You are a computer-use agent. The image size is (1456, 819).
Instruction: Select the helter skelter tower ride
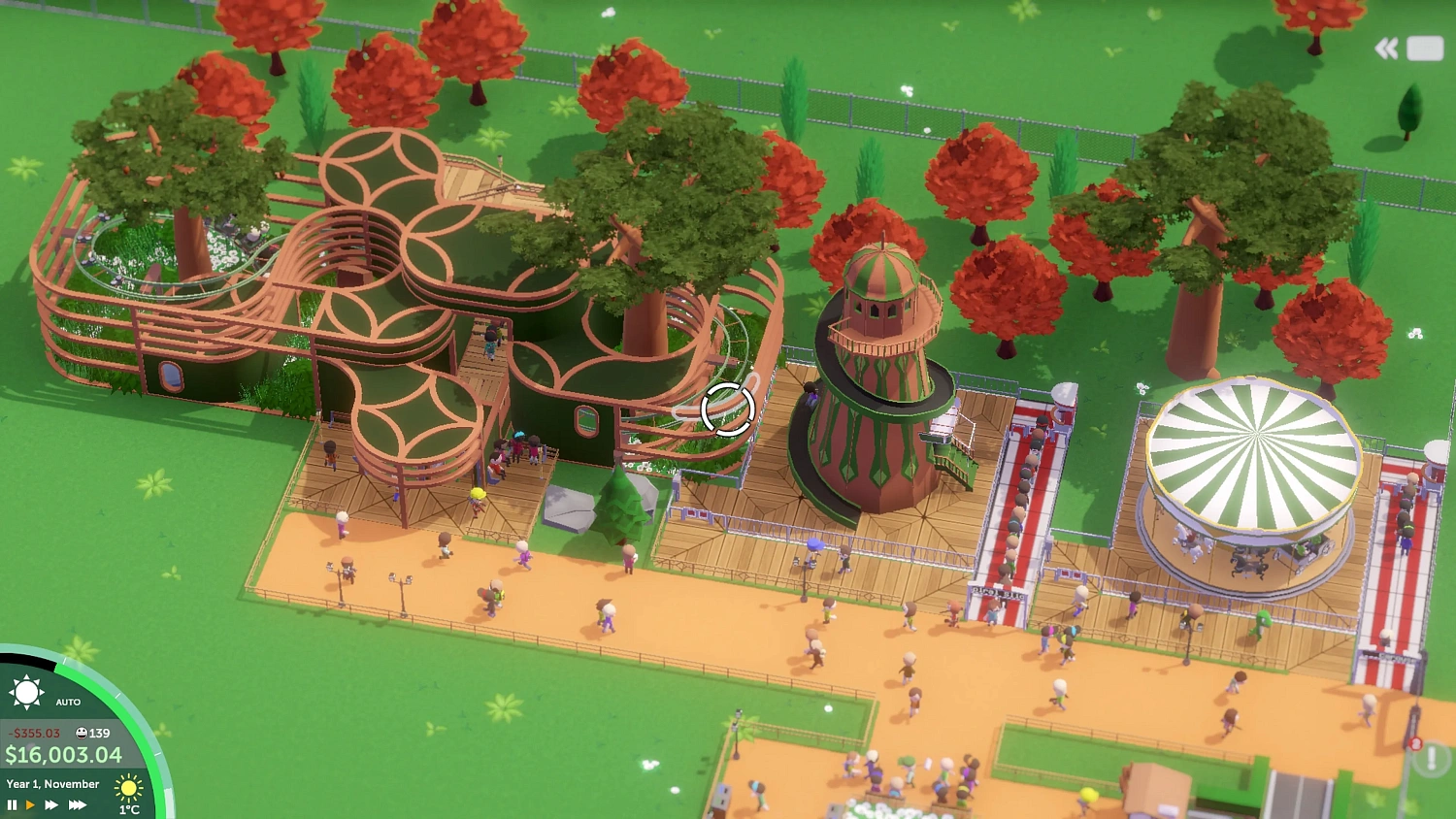pos(874,388)
